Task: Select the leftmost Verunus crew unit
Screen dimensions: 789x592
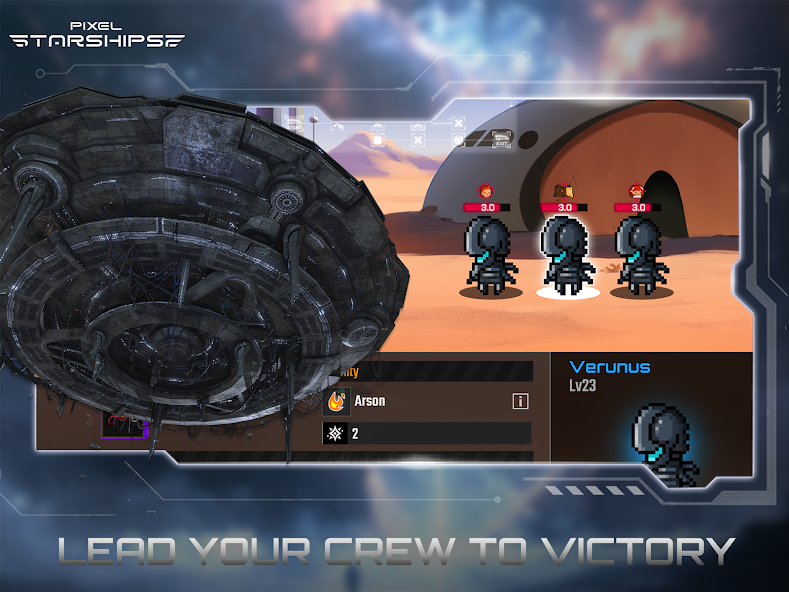Action: point(489,256)
